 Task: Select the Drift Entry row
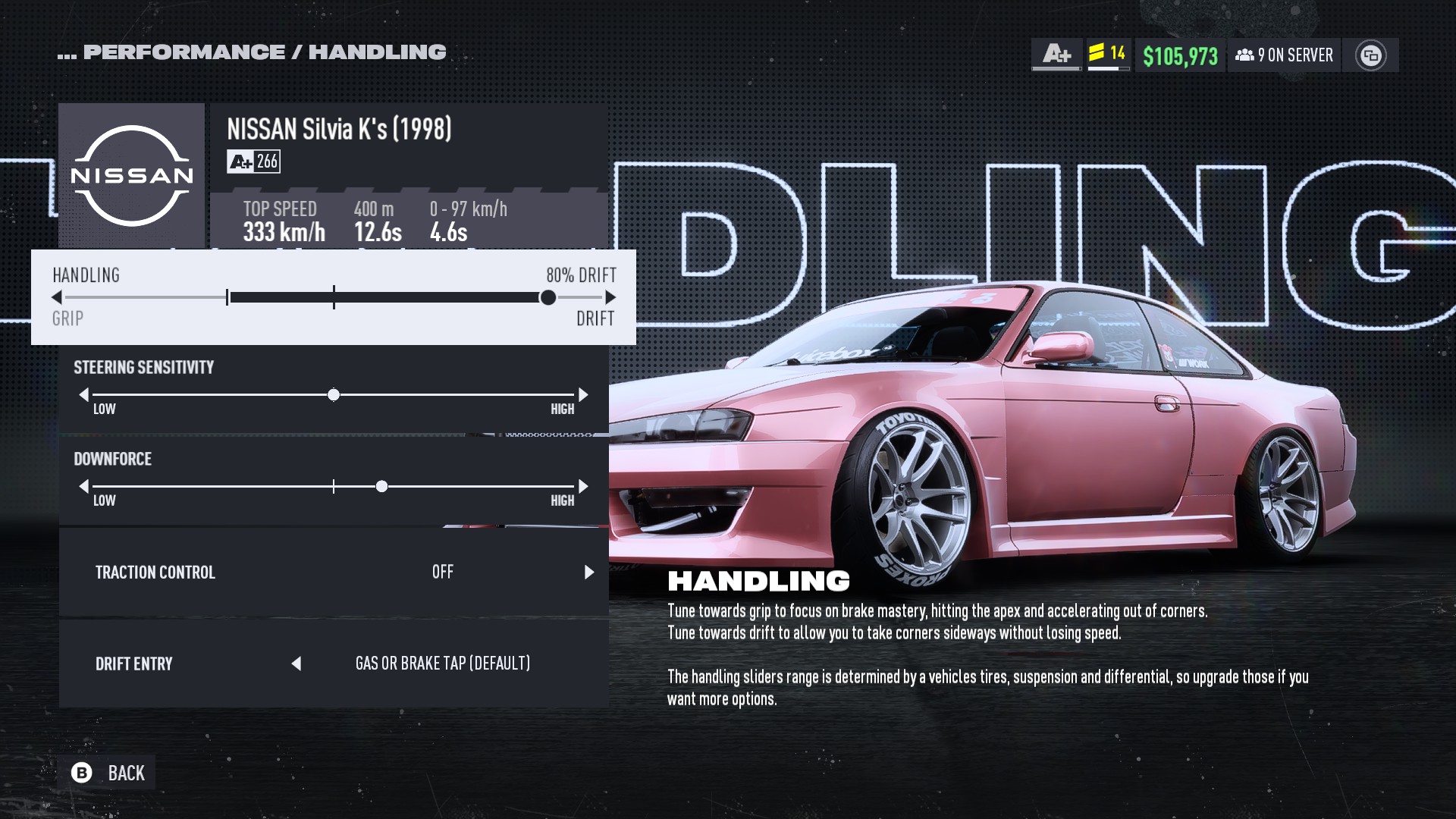point(334,664)
